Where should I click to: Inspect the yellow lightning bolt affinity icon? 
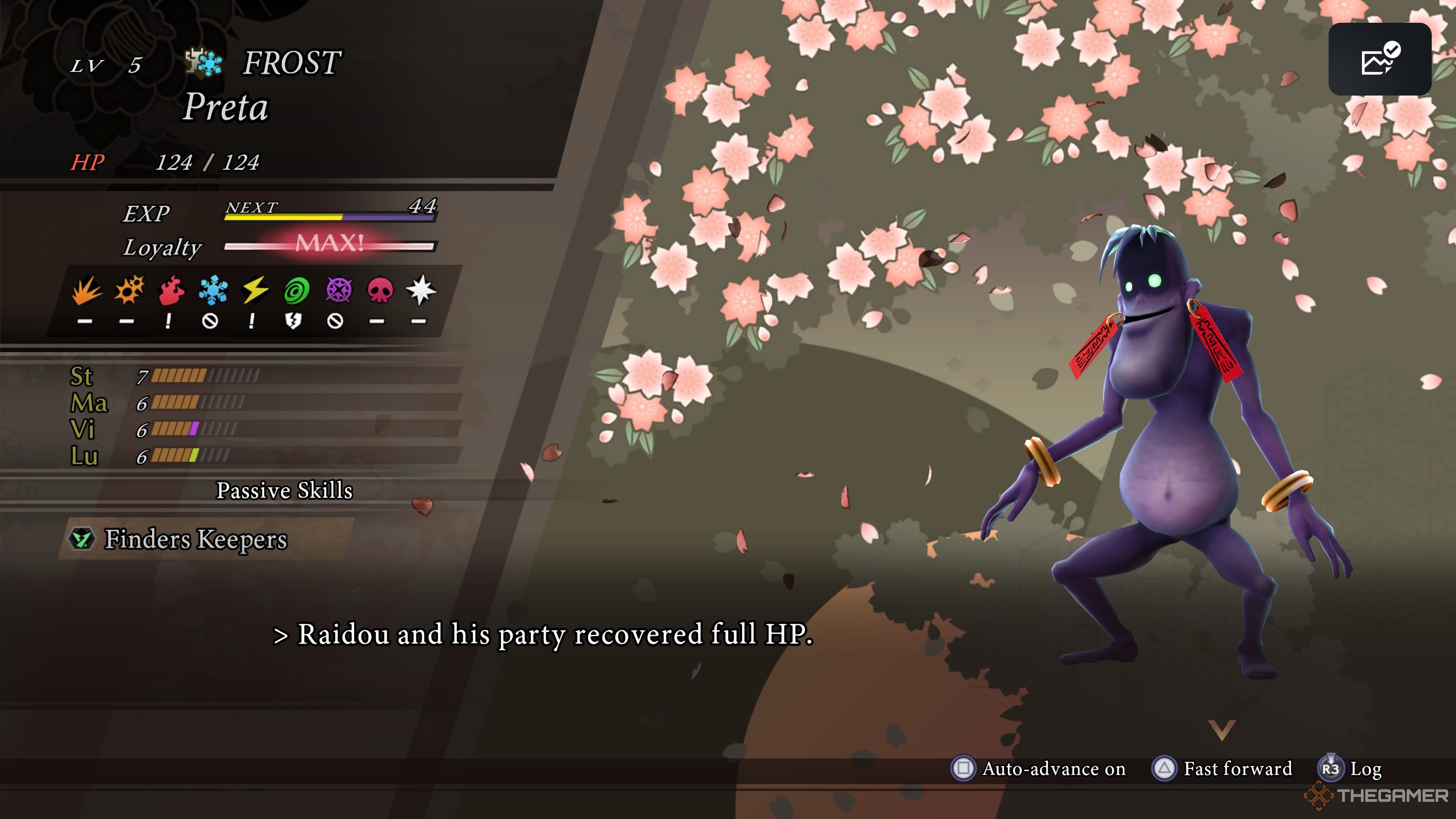coord(255,290)
